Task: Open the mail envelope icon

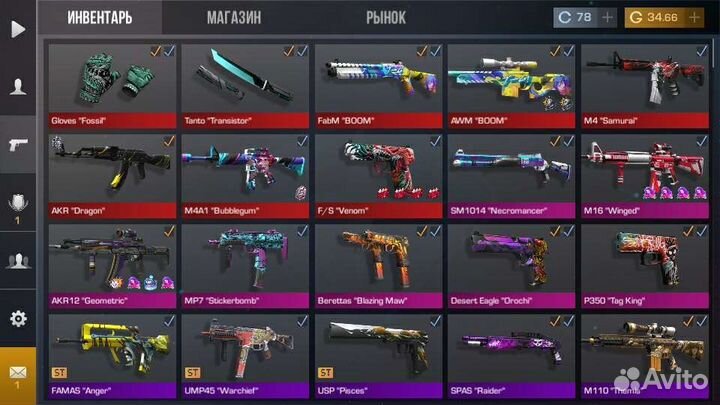Action: pos(18,375)
